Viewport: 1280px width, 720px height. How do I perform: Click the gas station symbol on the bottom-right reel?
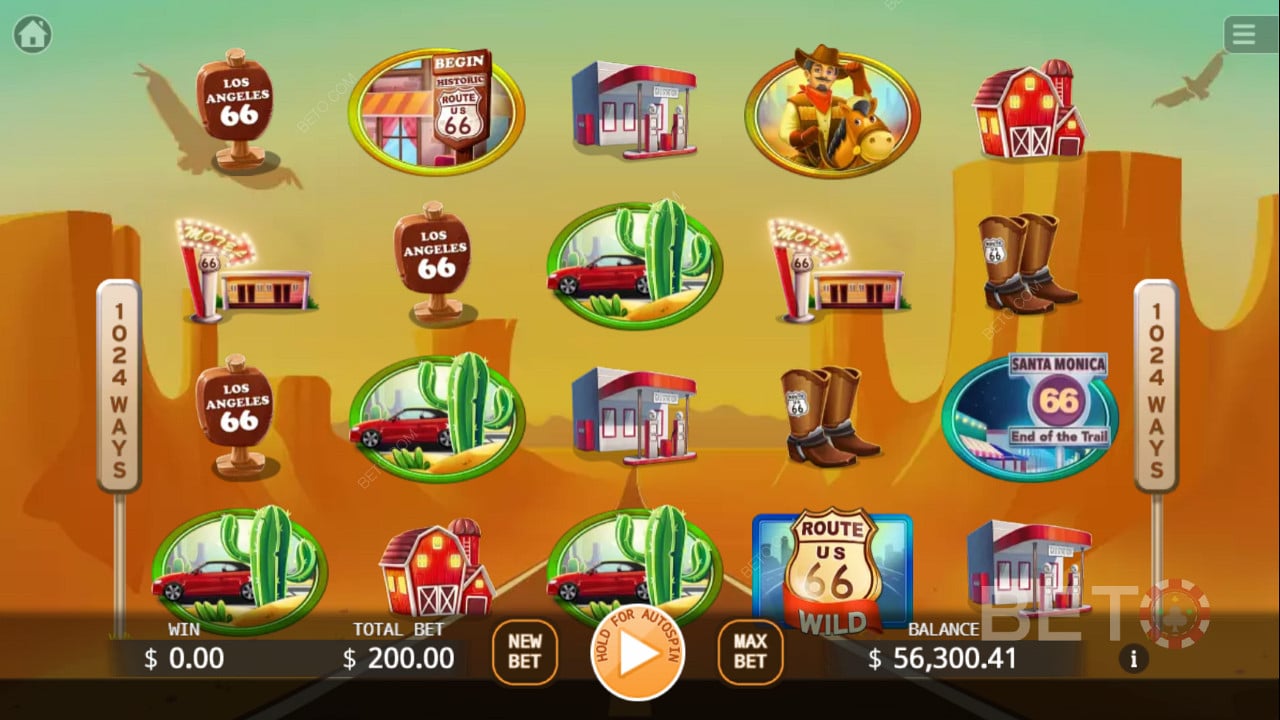point(1030,570)
